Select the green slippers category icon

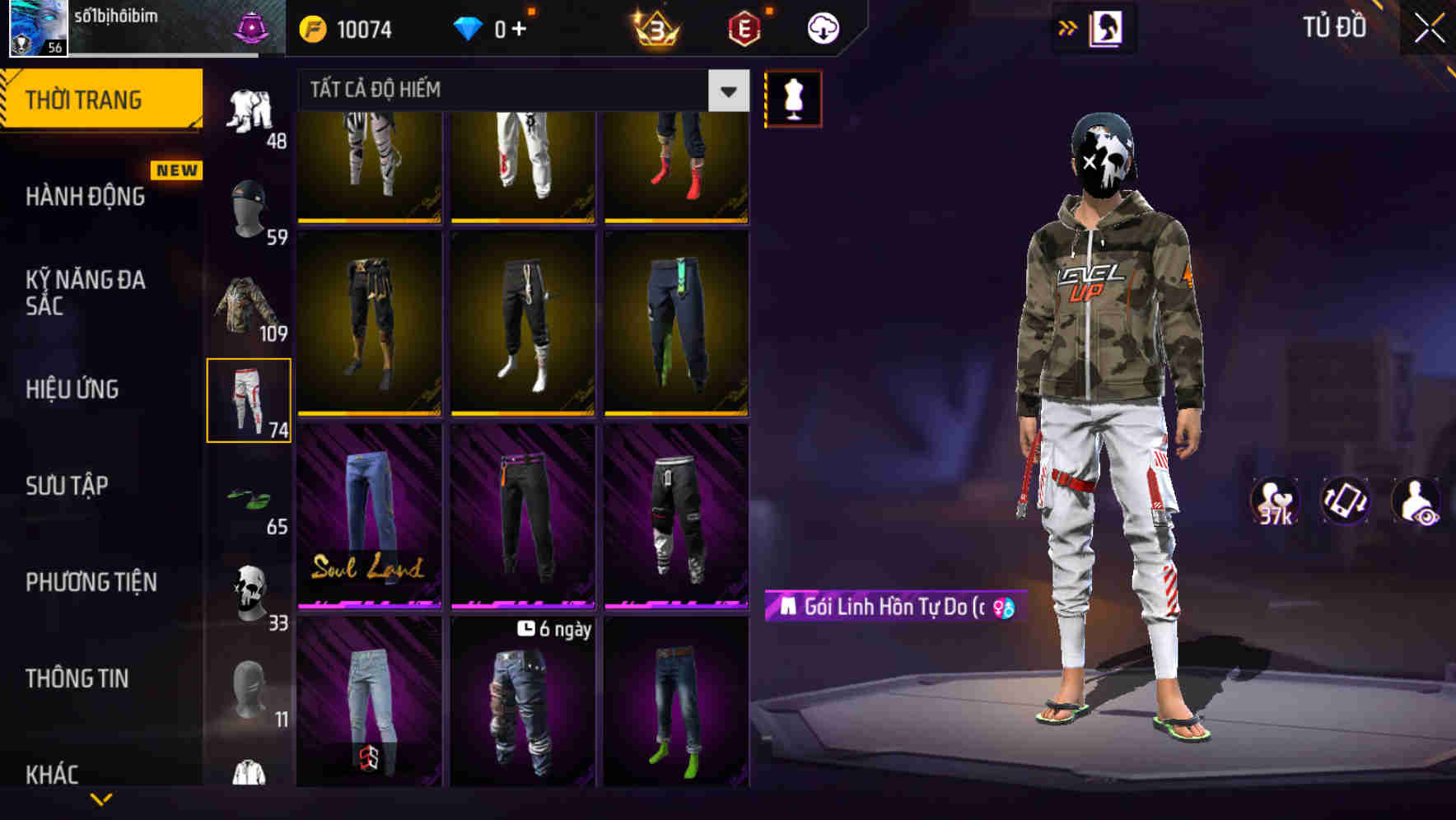(x=250, y=497)
